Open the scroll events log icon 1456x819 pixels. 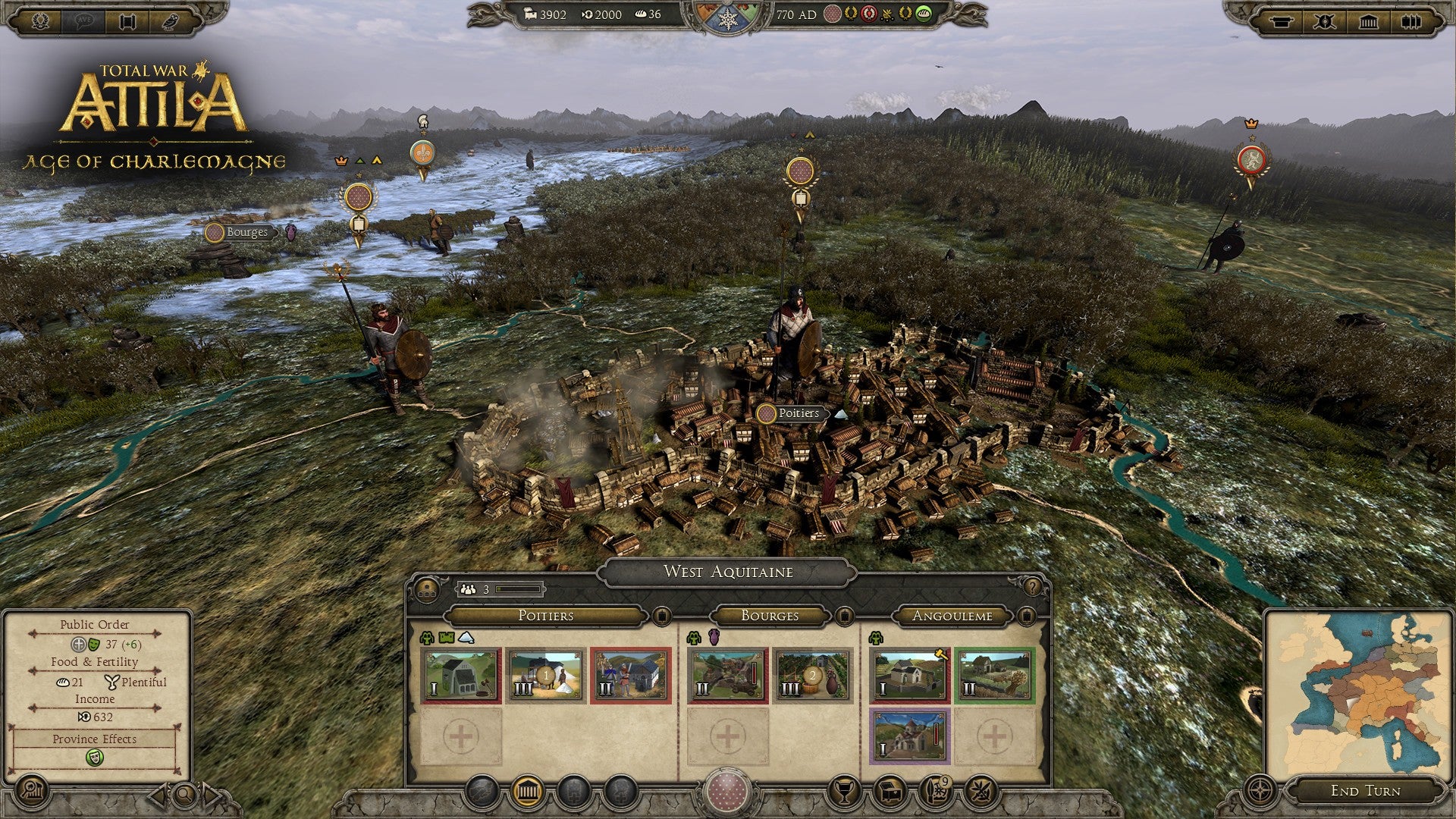pyautogui.click(x=129, y=20)
